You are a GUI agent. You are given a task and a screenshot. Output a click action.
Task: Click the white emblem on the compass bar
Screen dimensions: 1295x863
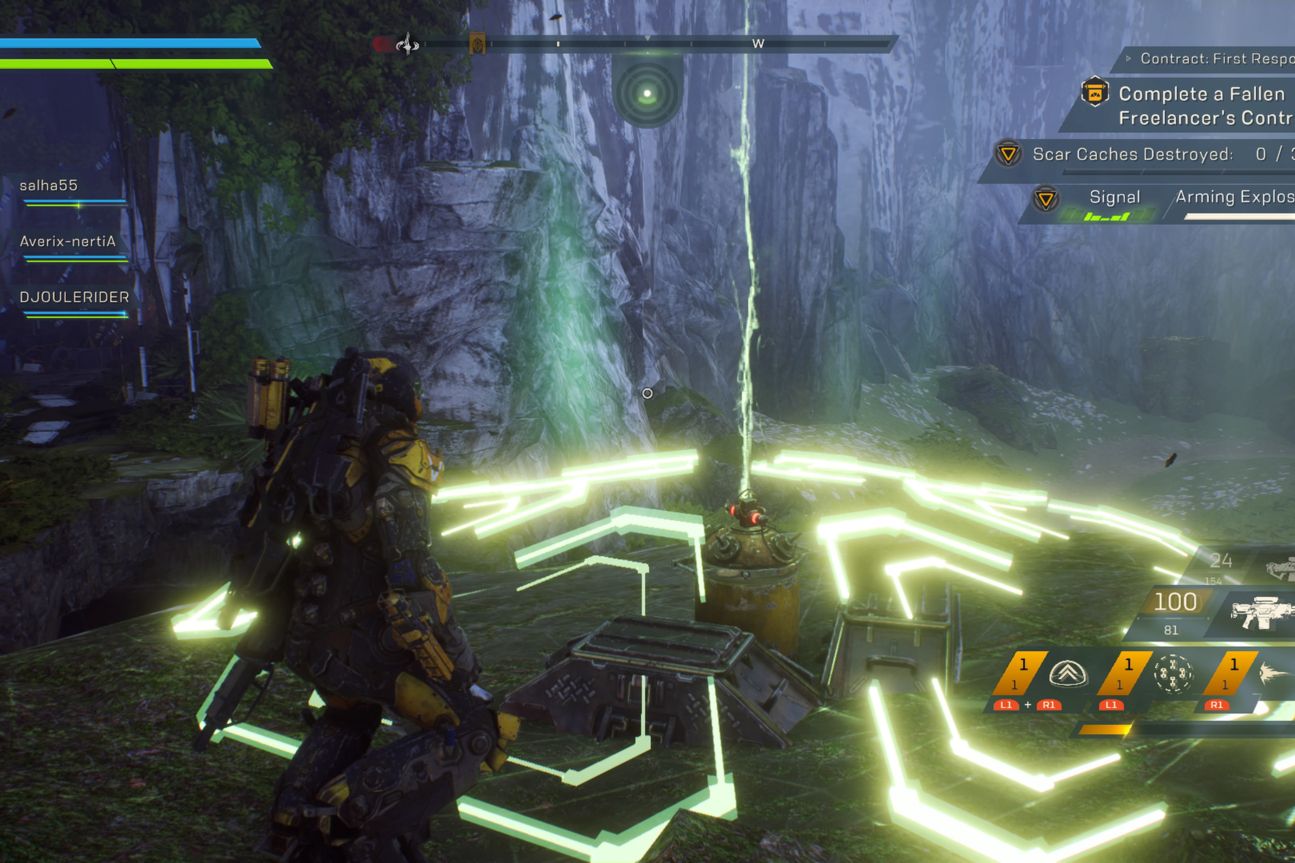[407, 44]
